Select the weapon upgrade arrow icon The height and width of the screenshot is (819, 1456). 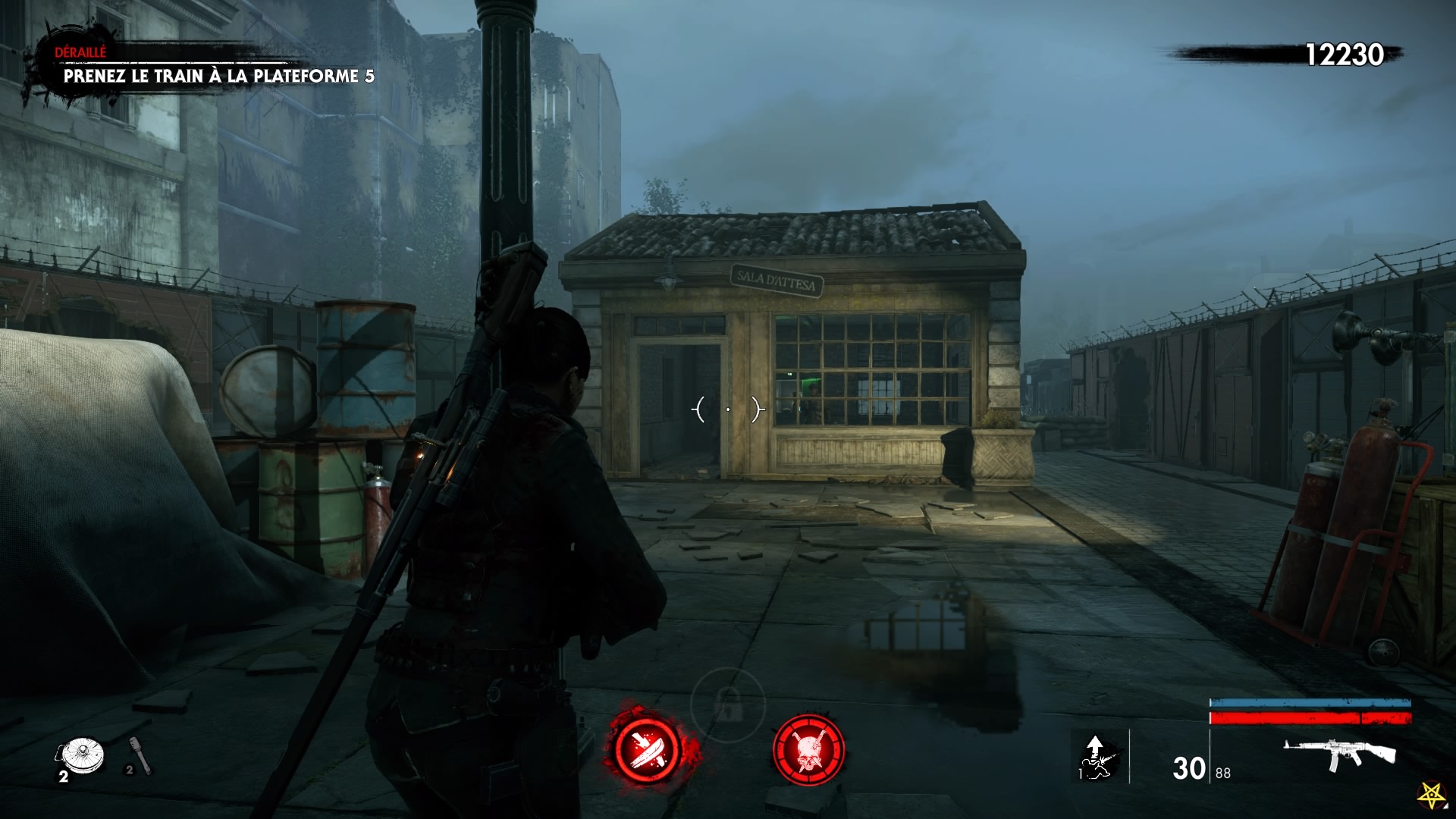click(1095, 756)
